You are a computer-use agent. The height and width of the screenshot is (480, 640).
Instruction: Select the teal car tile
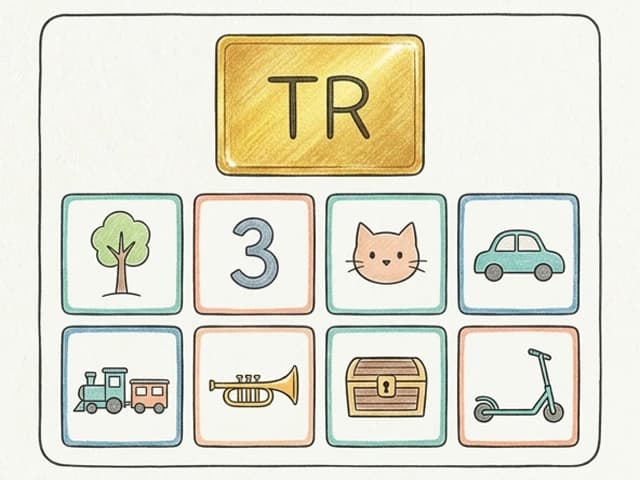pos(518,254)
